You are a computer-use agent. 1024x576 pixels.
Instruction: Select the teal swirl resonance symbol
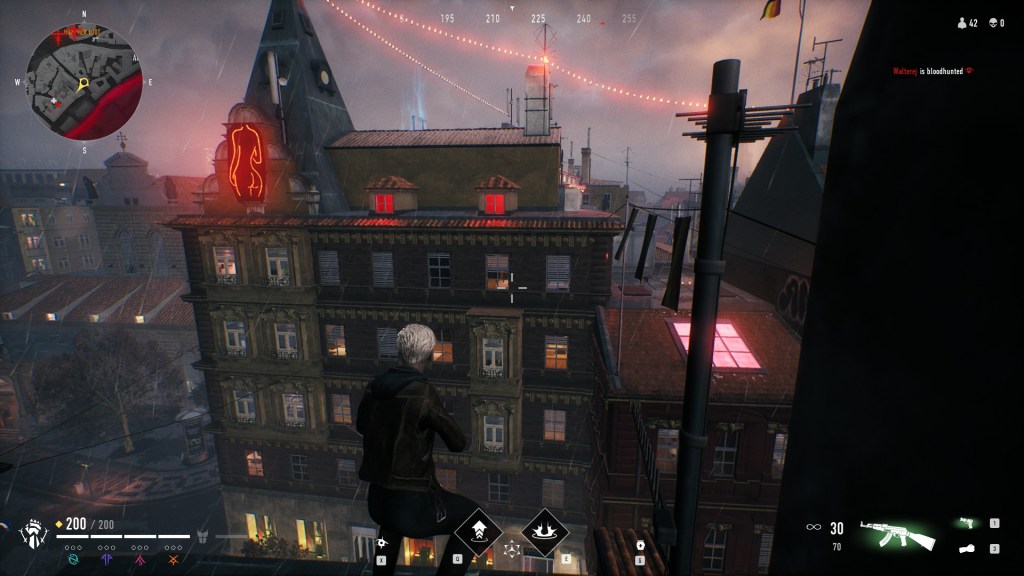73,560
